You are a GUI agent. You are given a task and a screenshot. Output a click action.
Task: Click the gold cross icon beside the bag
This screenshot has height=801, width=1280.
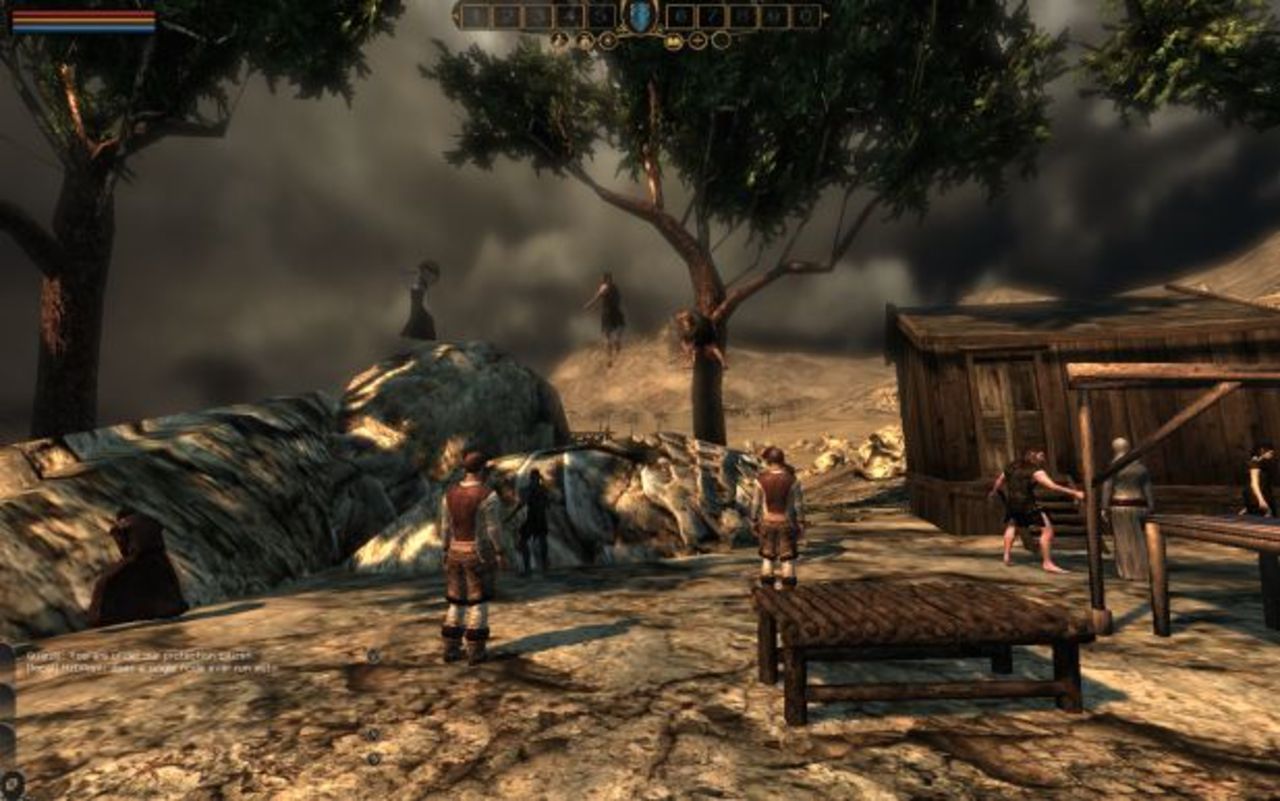tap(698, 40)
